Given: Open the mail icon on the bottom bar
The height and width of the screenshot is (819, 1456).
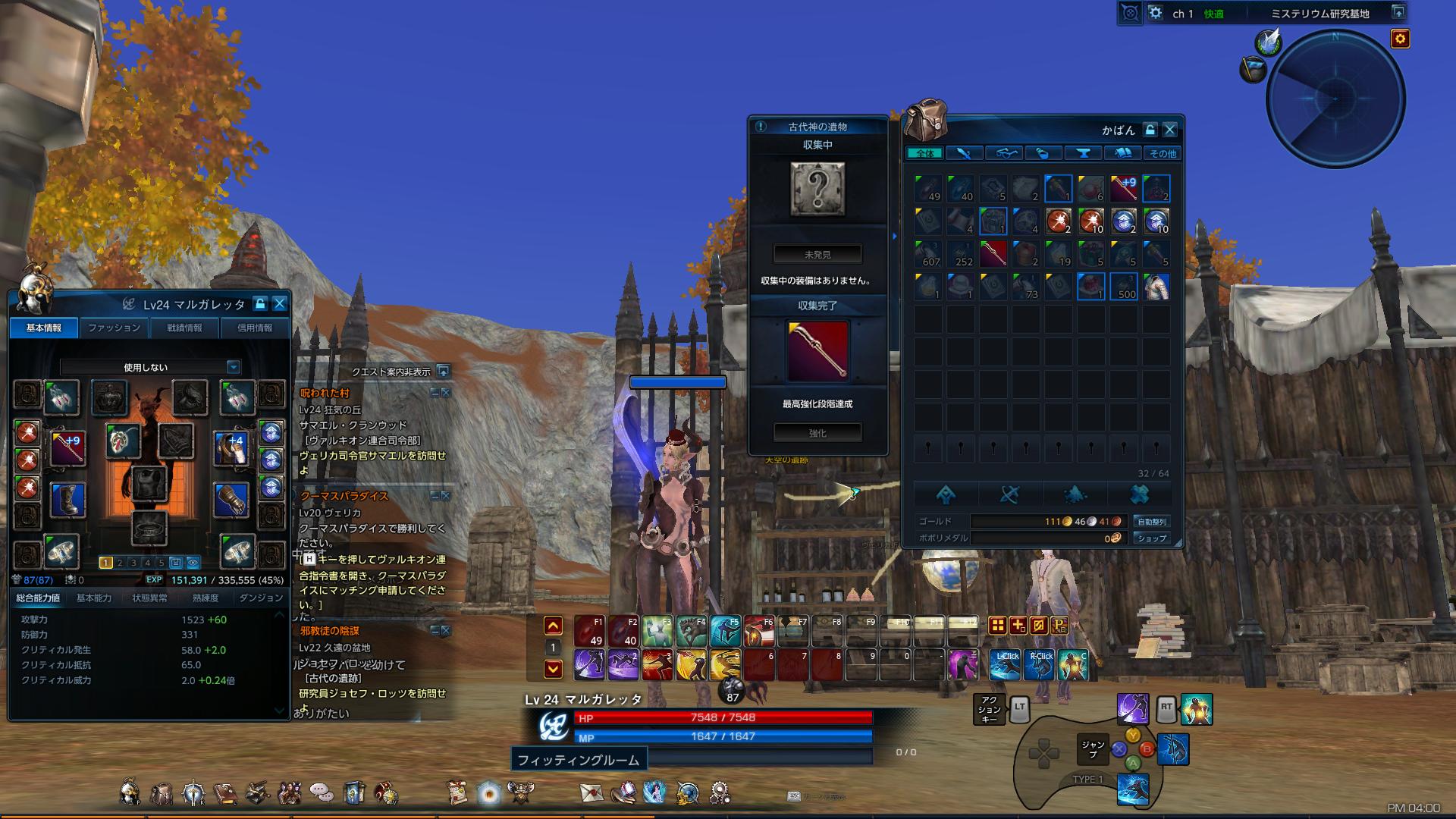Looking at the screenshot, I should (590, 794).
